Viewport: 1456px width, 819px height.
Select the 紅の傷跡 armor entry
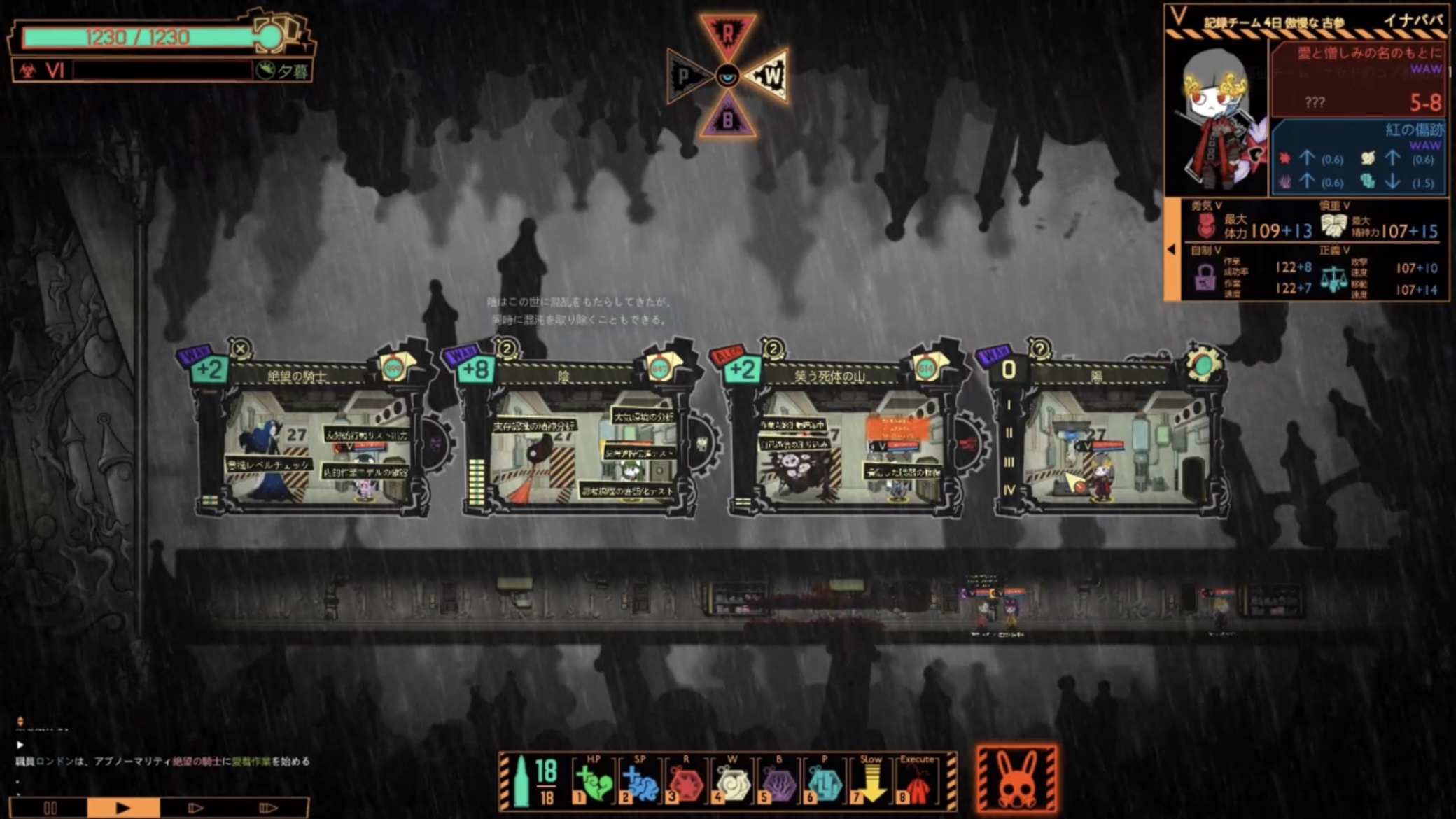coord(1358,157)
